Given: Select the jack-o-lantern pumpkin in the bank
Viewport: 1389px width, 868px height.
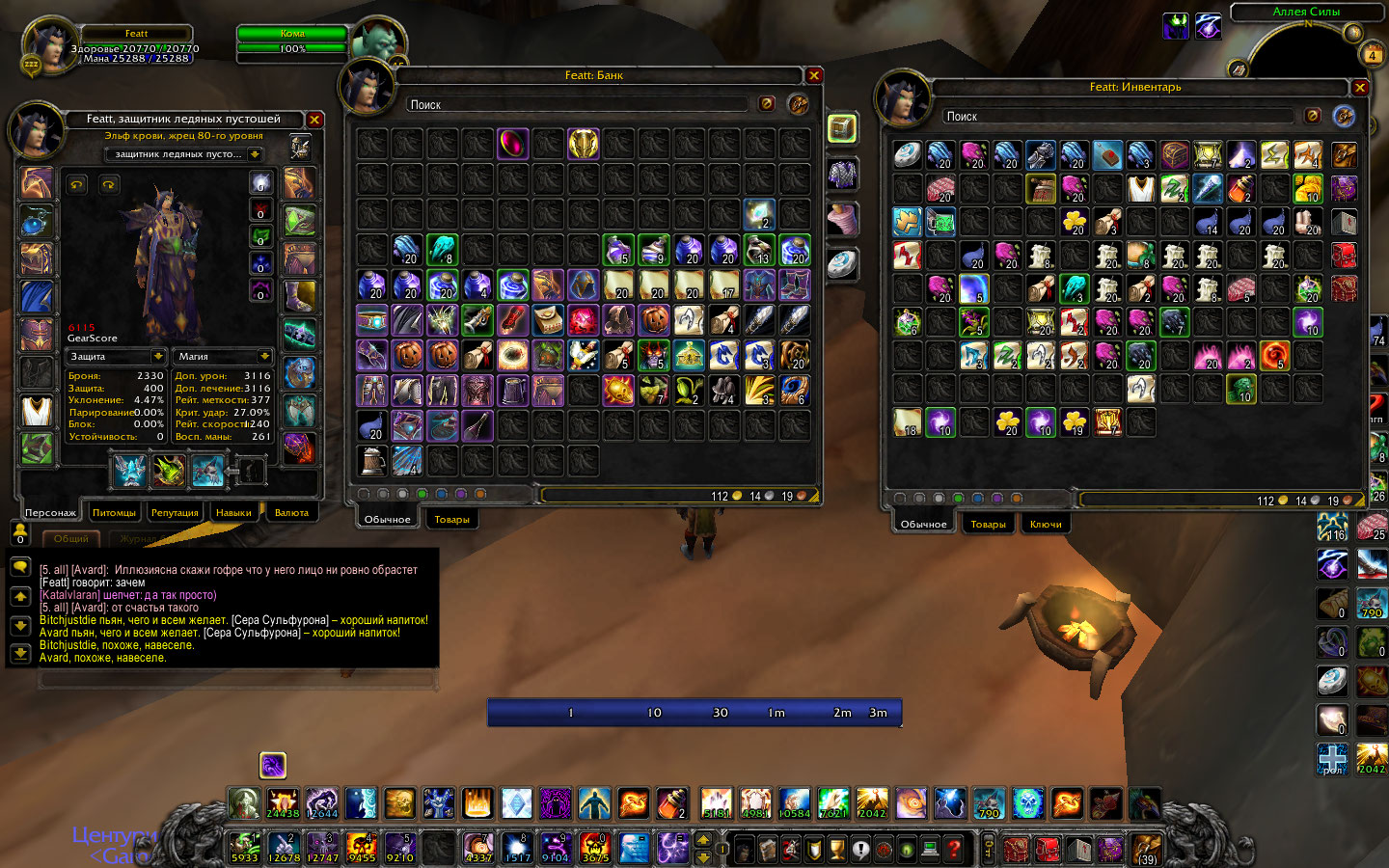Looking at the screenshot, I should coord(654,320).
